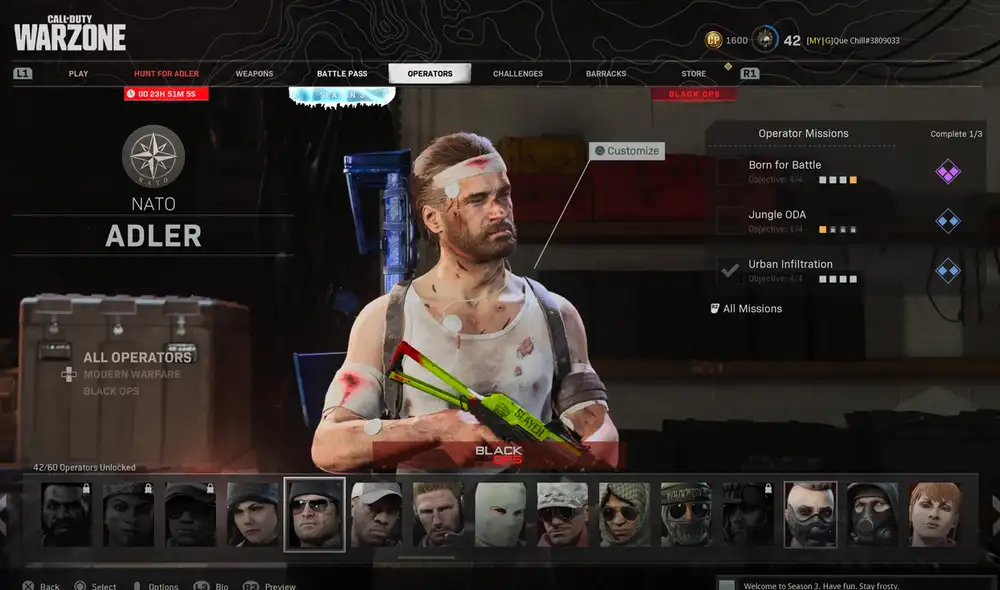Go to the Weapons tab
Screen dimensions: 1000x590
254,74
